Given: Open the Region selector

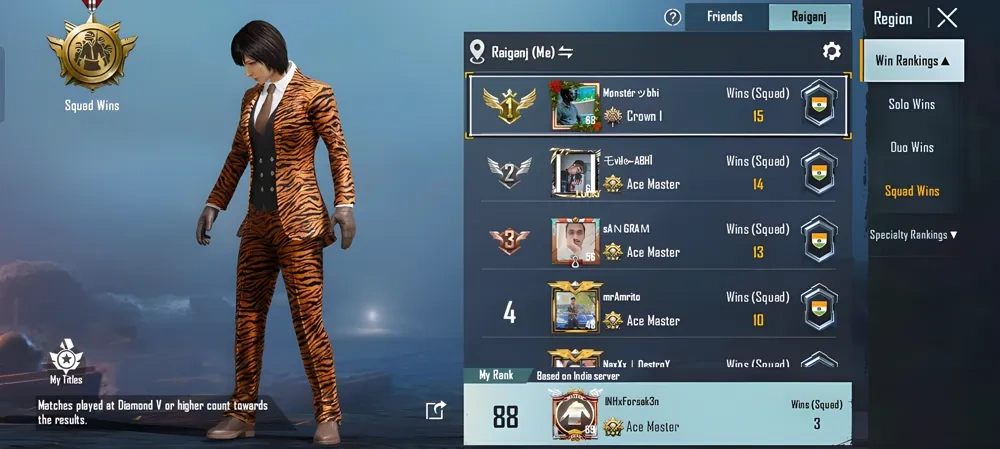Looking at the screenshot, I should 892,18.
